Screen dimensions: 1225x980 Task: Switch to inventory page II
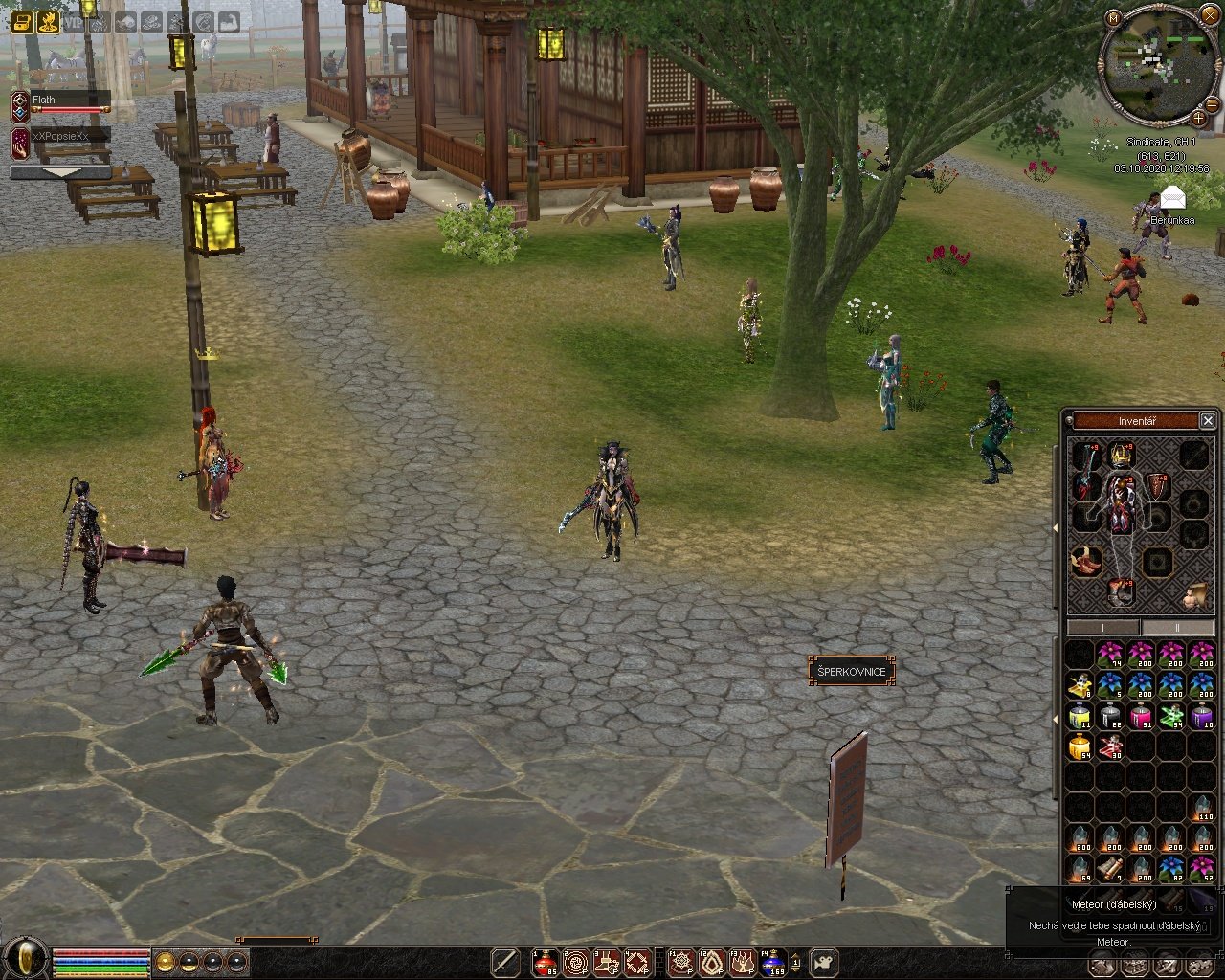point(1176,628)
